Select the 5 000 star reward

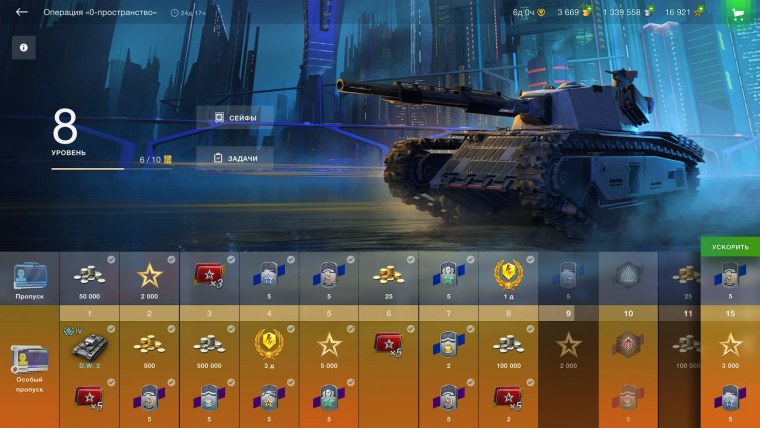pos(329,348)
